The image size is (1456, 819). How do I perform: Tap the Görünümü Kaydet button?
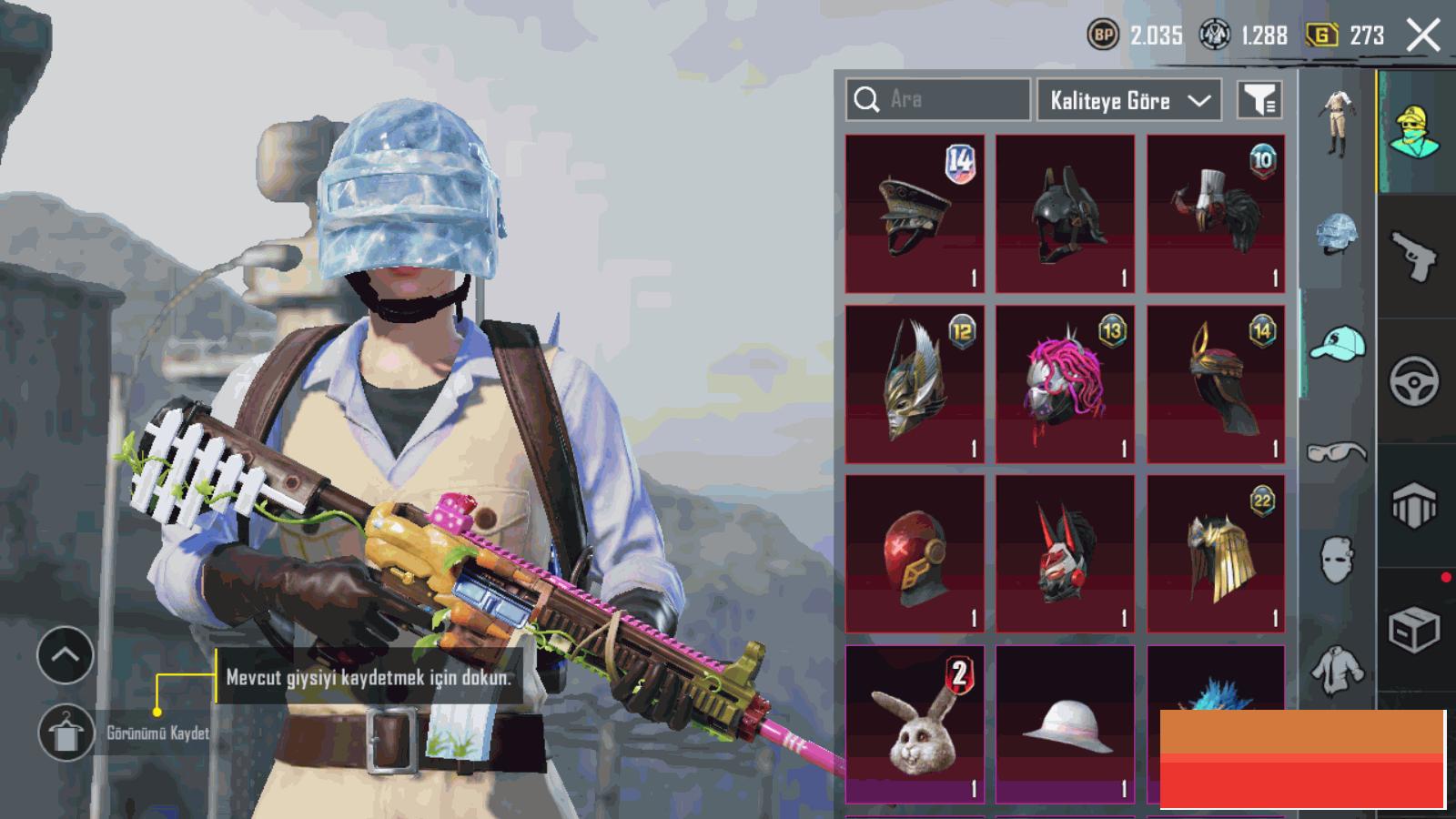pos(66,733)
